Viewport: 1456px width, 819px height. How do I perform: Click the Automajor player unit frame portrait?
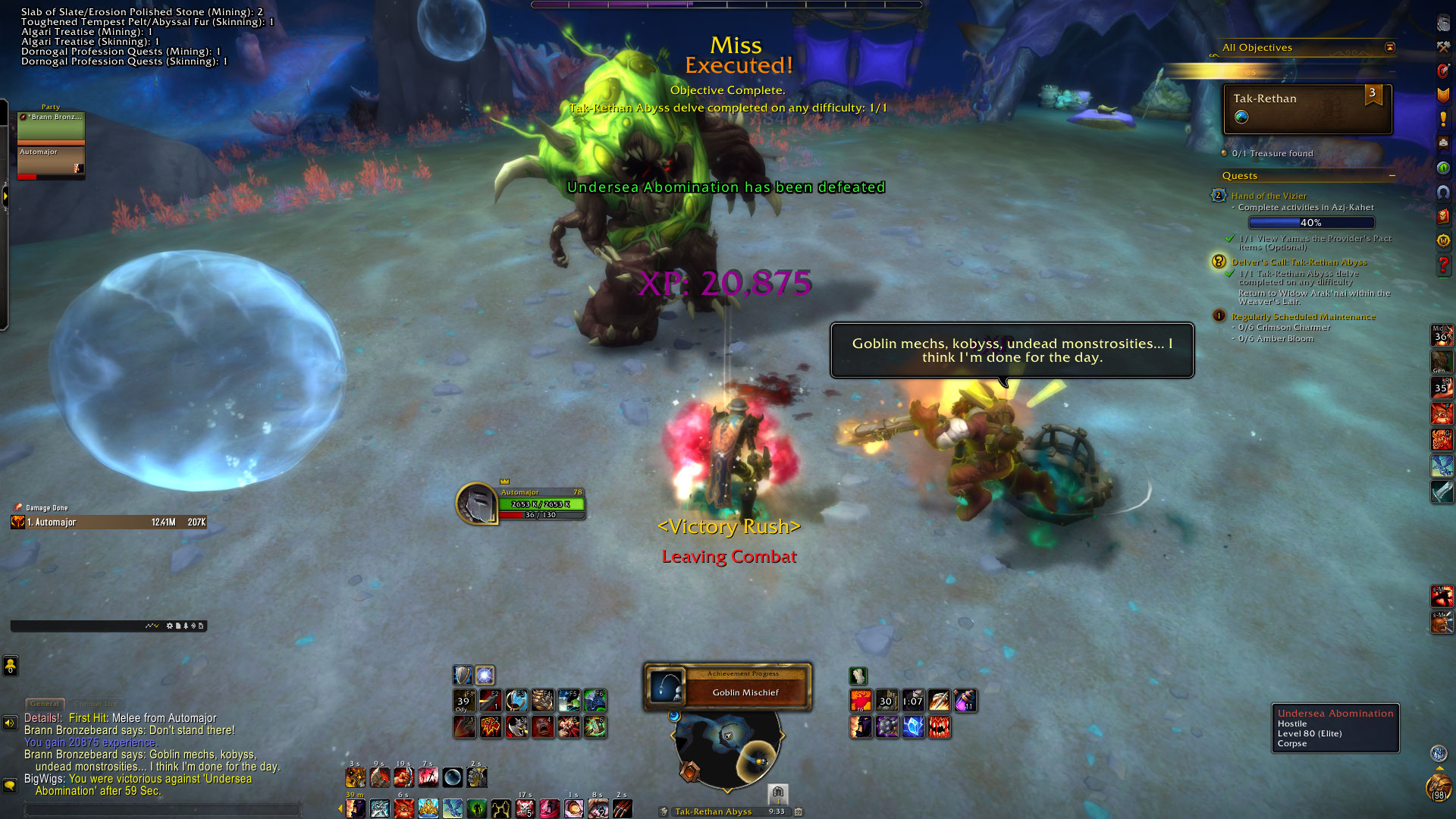476,504
